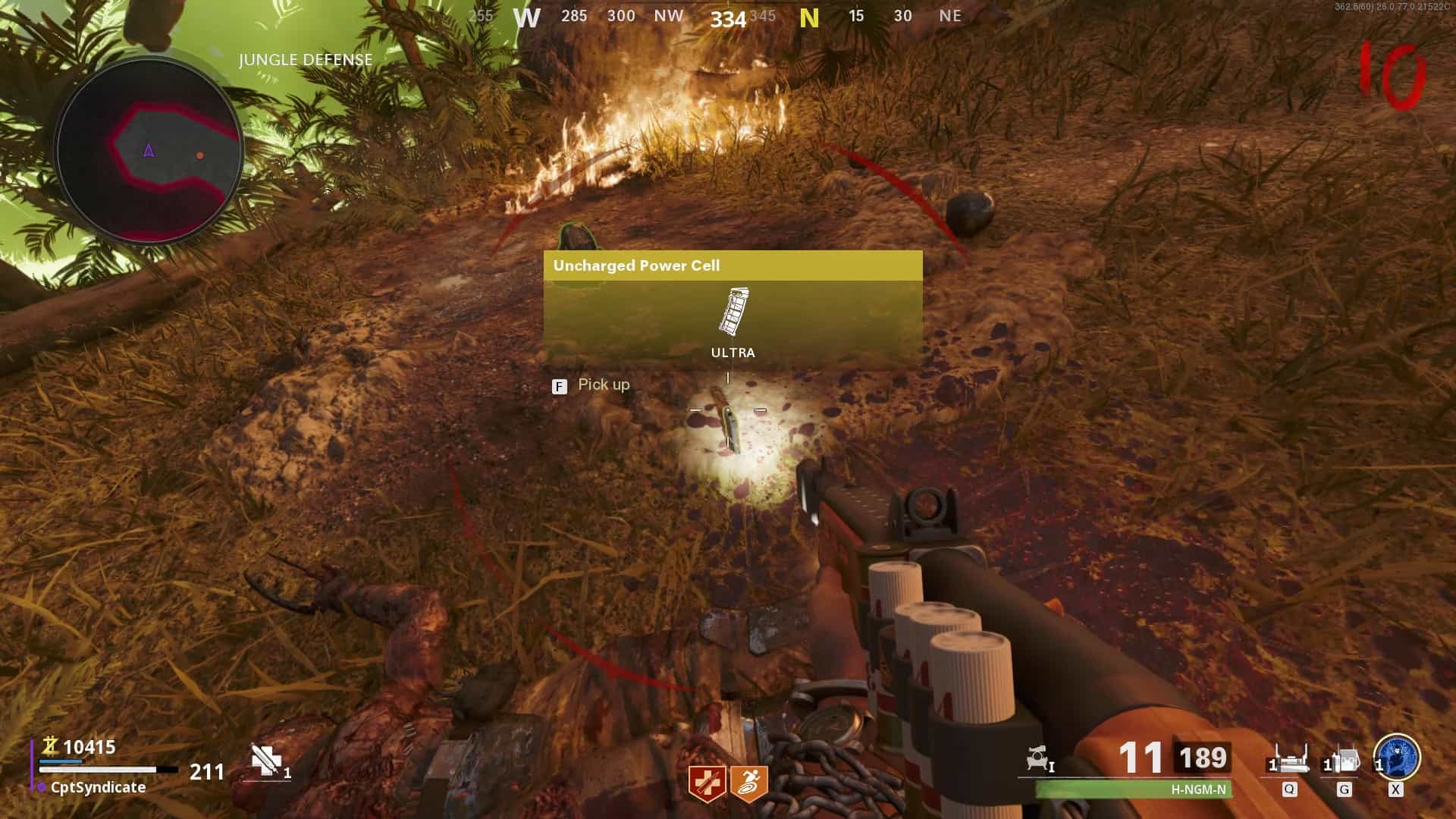This screenshot has height=819, width=1456.
Task: Select the lethal equipment above Q
Action: pos(1289,761)
